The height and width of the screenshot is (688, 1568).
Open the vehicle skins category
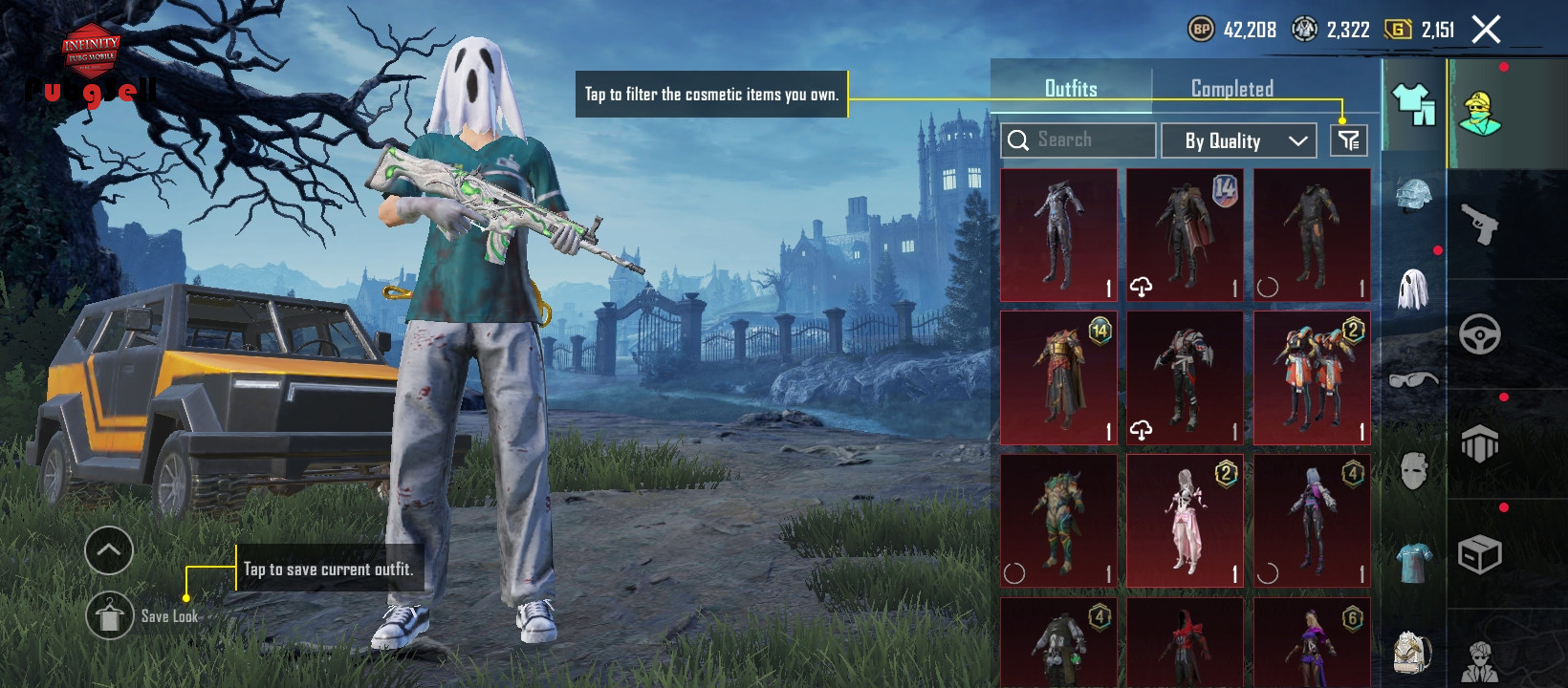(x=1479, y=334)
